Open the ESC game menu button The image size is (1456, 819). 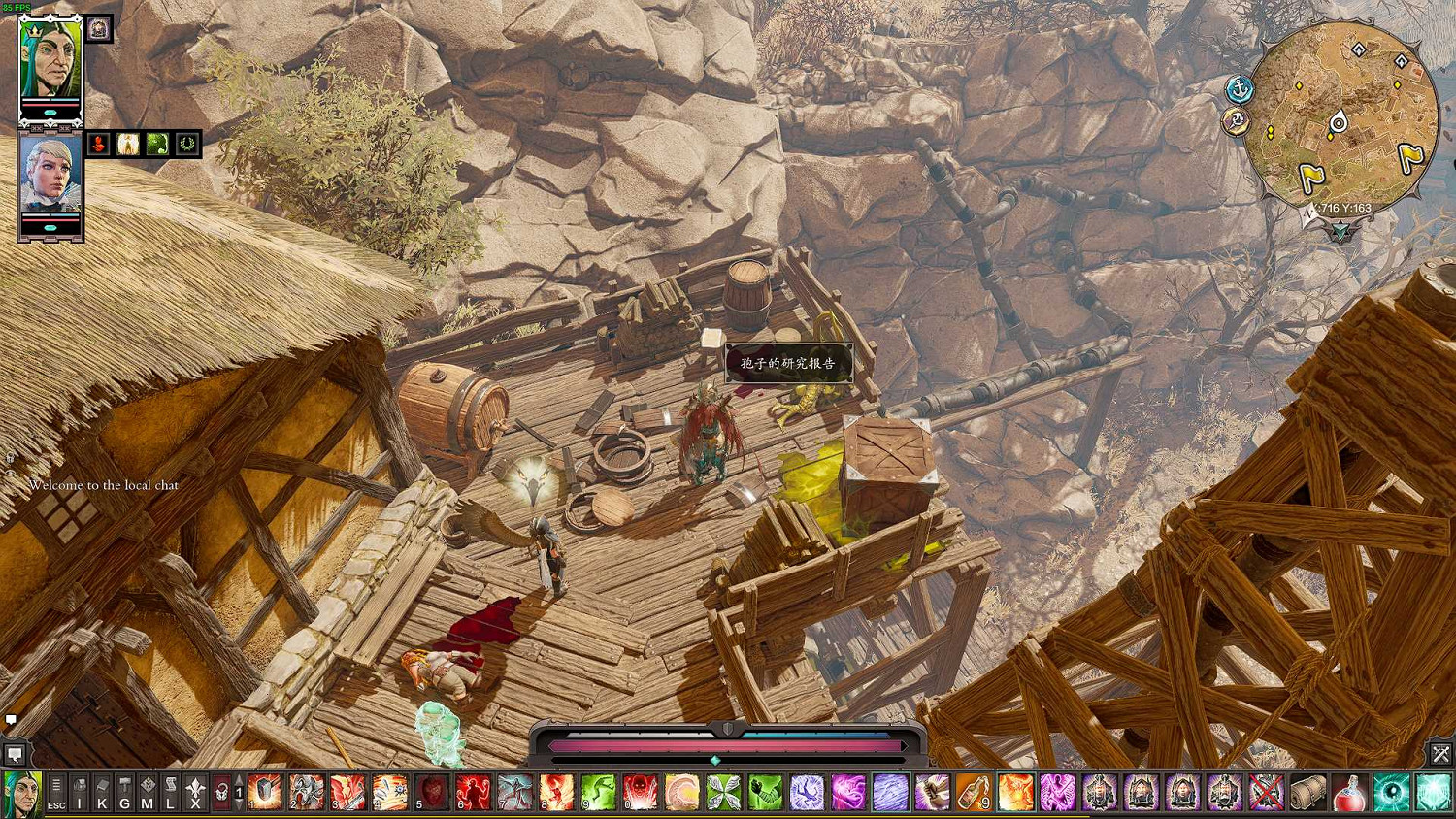(56, 793)
